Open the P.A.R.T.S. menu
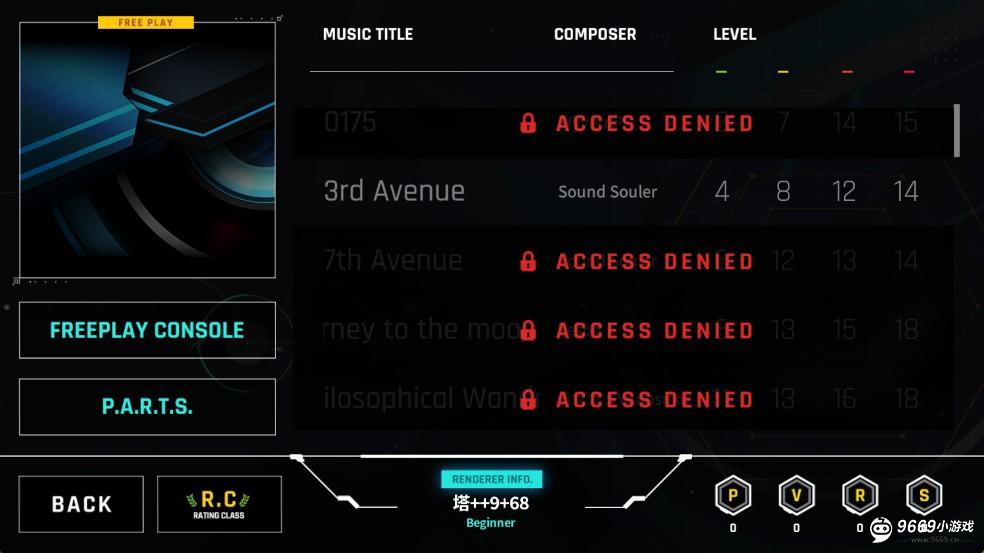 (x=147, y=407)
